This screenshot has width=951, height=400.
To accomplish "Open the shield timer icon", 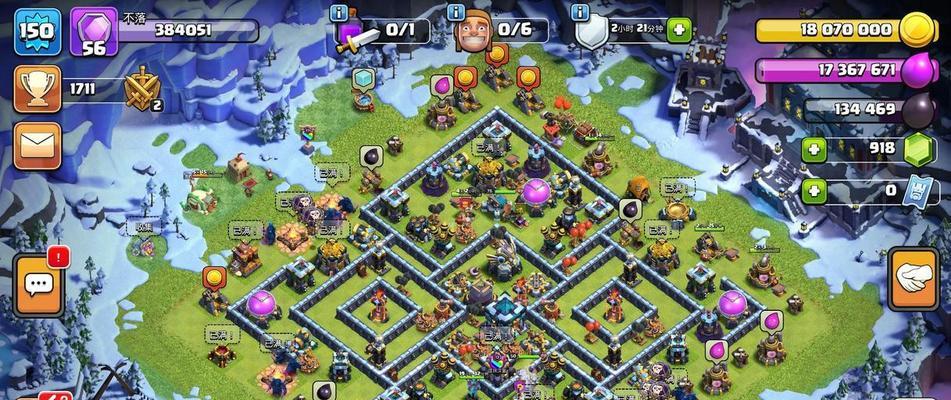I will [593, 32].
